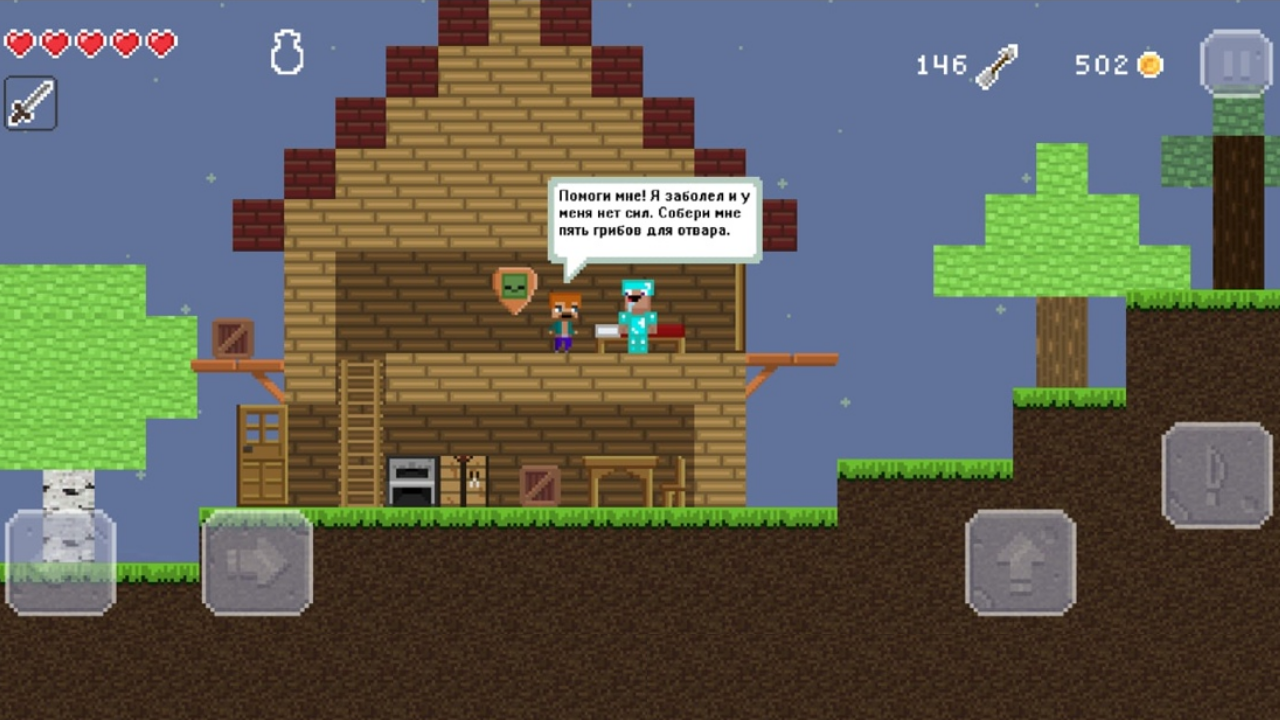Click the wooden door of the house
This screenshot has height=720, width=1280.
point(262,452)
